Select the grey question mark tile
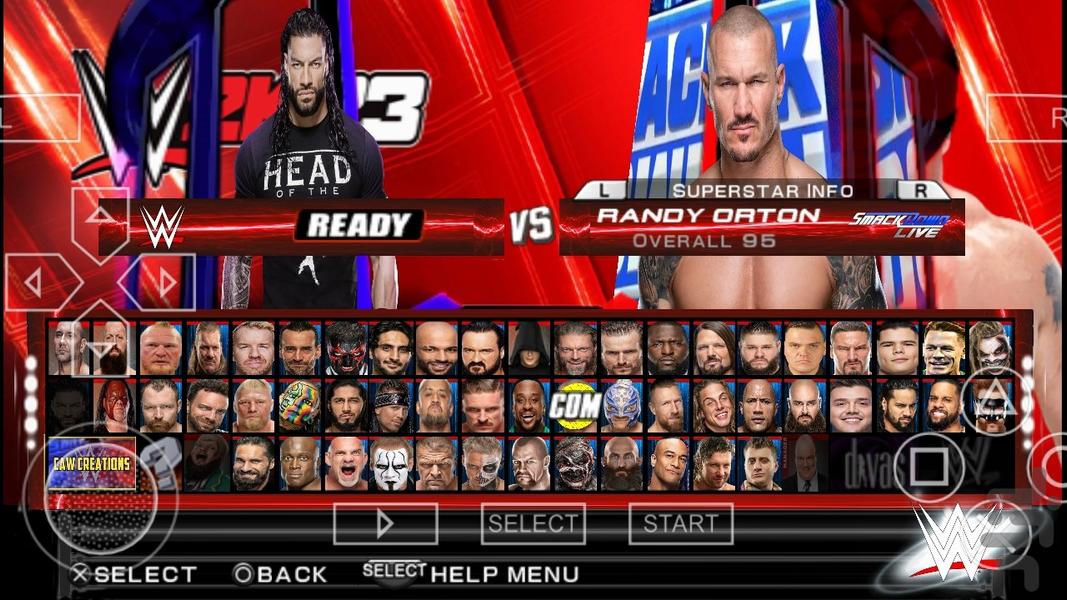 coord(160,463)
